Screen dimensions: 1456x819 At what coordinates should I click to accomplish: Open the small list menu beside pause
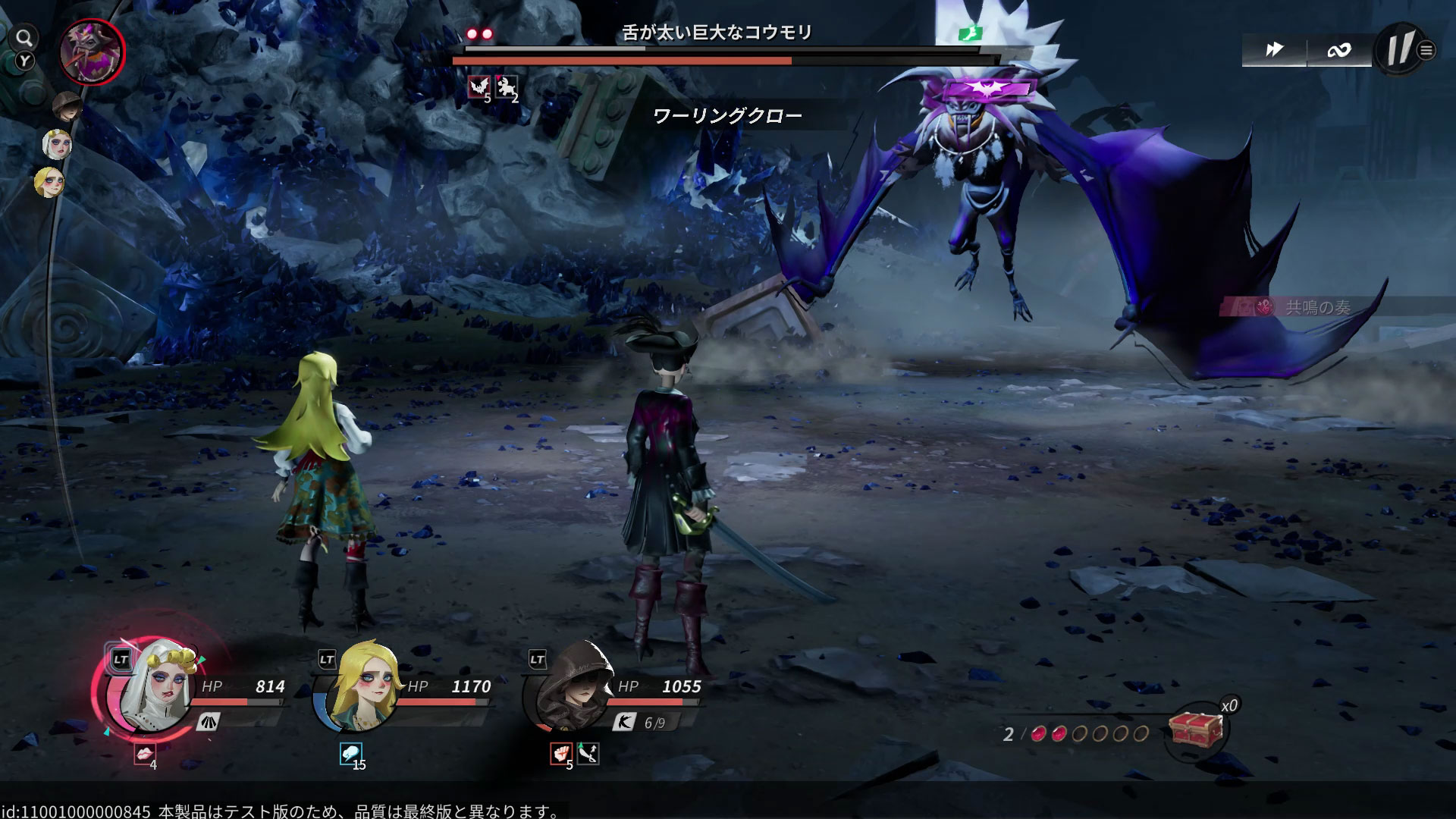coord(1426,51)
